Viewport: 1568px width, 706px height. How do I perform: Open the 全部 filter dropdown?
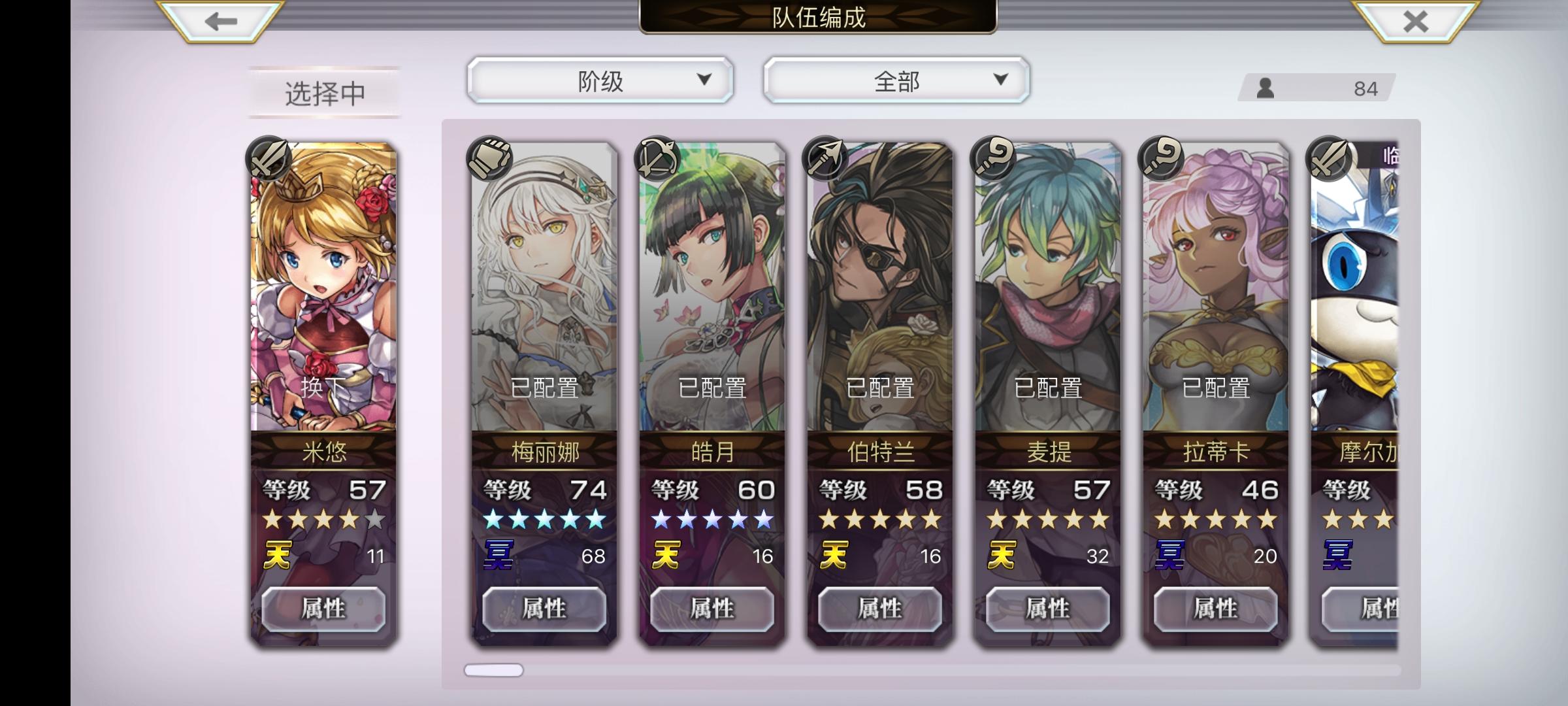[898, 81]
